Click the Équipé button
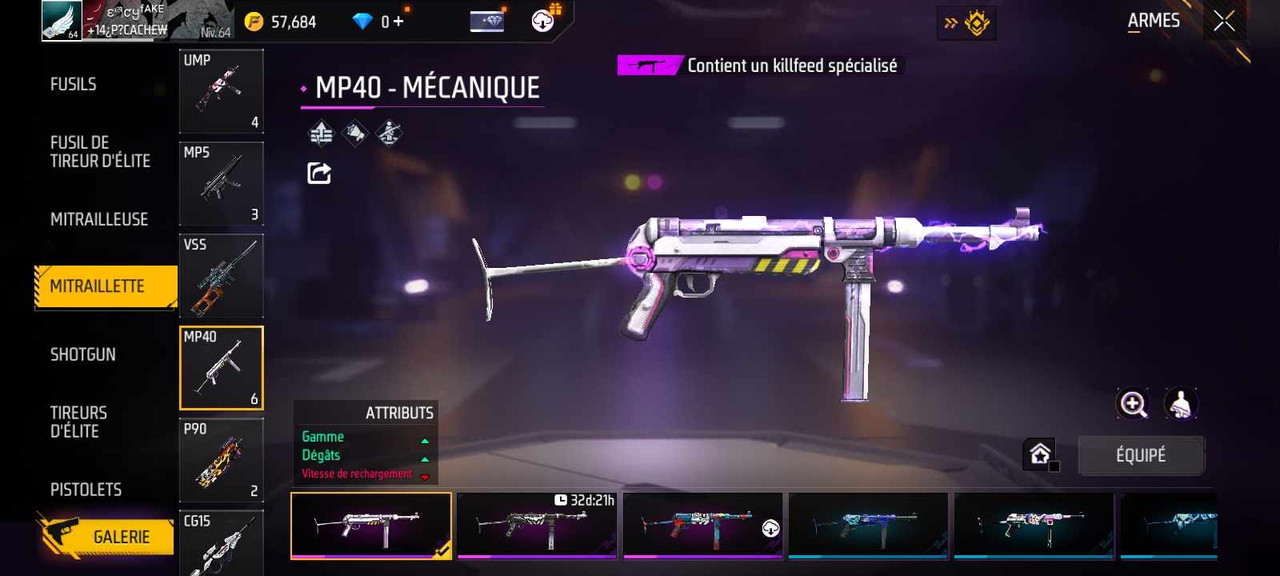The image size is (1280, 576). pos(1141,455)
